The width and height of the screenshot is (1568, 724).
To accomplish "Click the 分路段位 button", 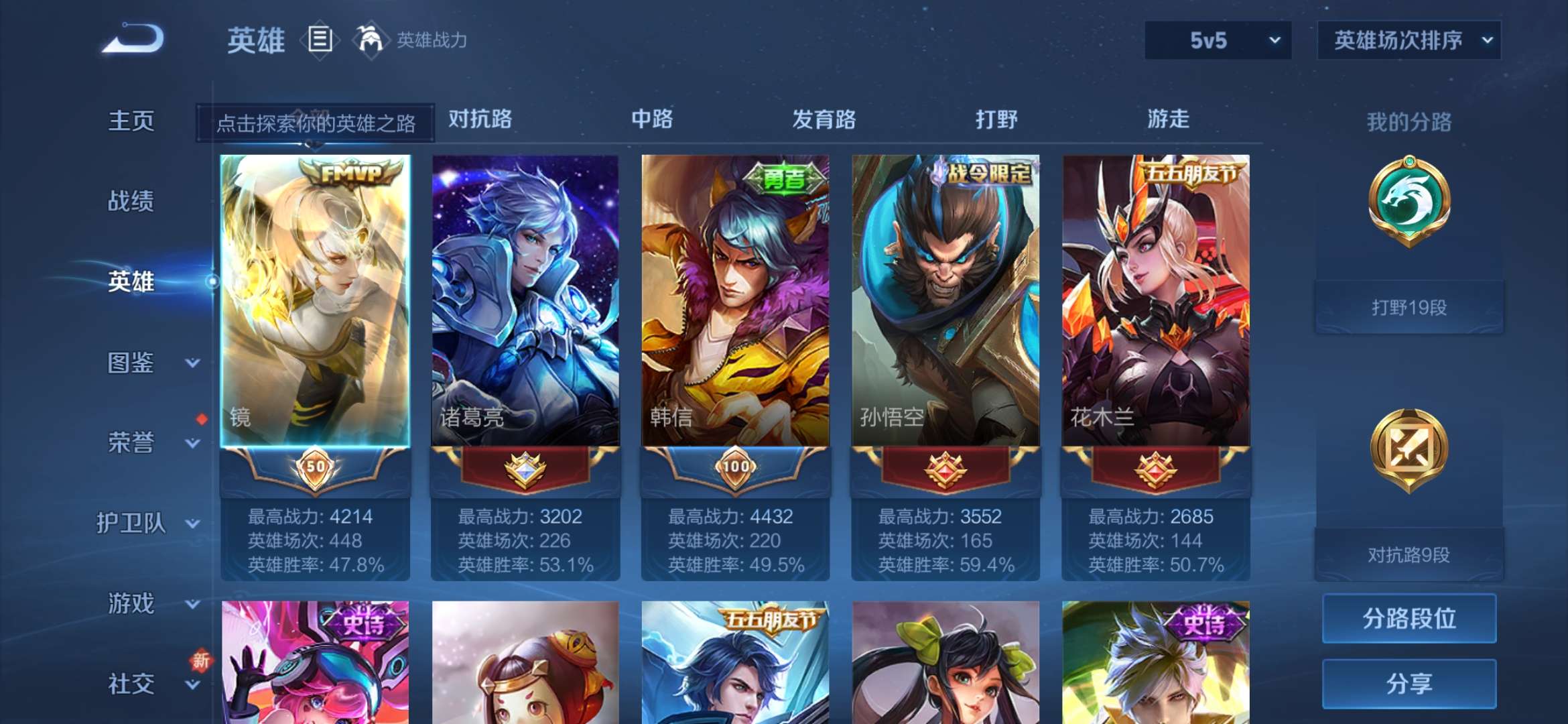I will coord(1409,618).
